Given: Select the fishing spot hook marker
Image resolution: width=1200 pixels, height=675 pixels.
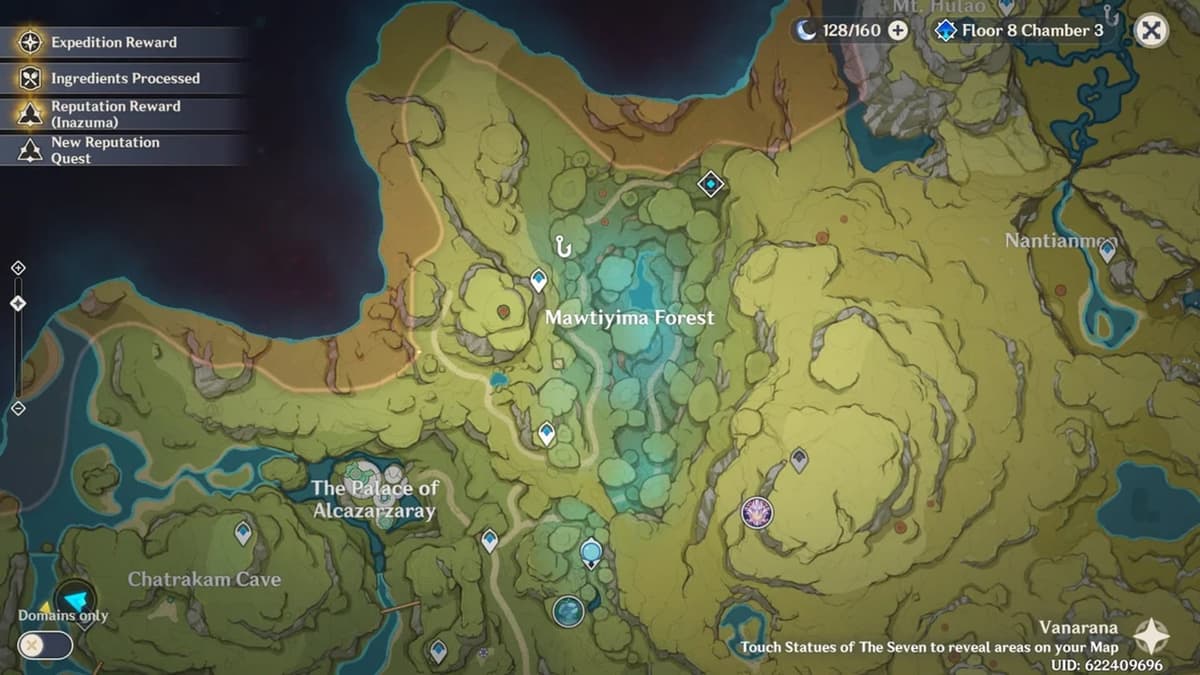Looking at the screenshot, I should (x=565, y=244).
